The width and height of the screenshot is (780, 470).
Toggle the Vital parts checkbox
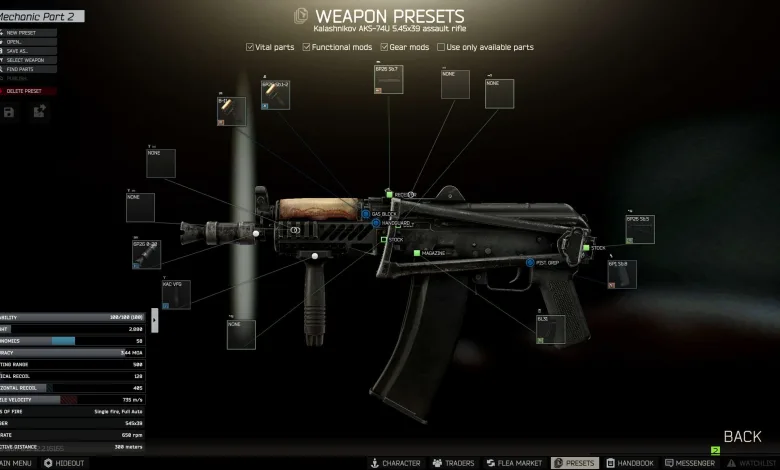tap(250, 47)
